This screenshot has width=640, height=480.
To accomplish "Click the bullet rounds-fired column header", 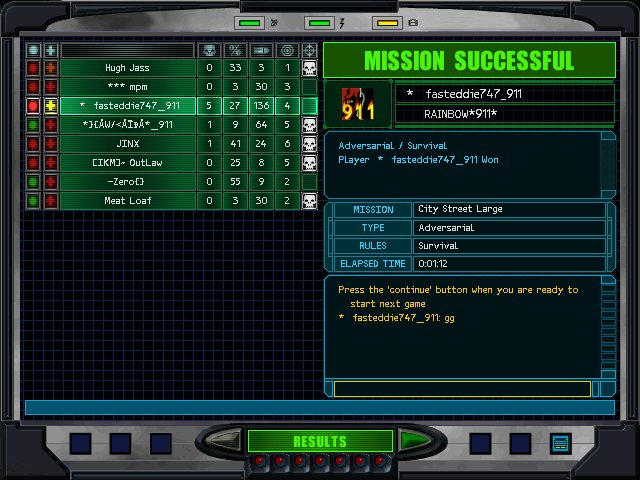I will pos(261,50).
